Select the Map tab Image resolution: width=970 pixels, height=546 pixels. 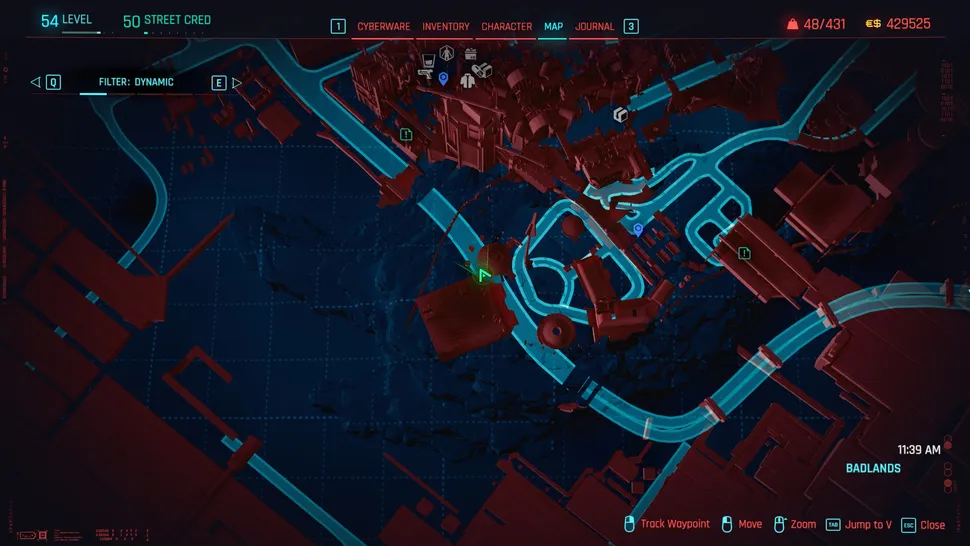(x=553, y=27)
